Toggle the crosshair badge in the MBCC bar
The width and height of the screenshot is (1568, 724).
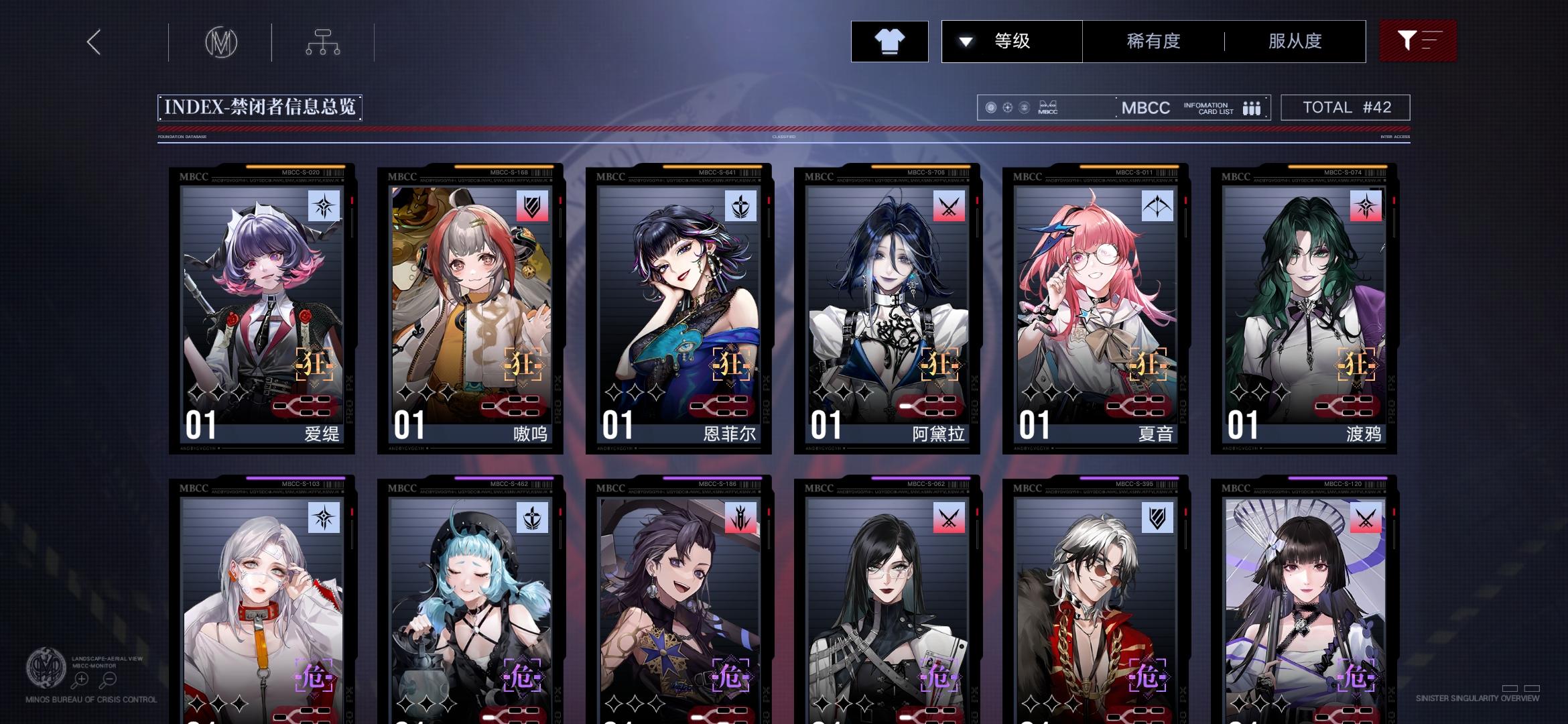[1007, 107]
